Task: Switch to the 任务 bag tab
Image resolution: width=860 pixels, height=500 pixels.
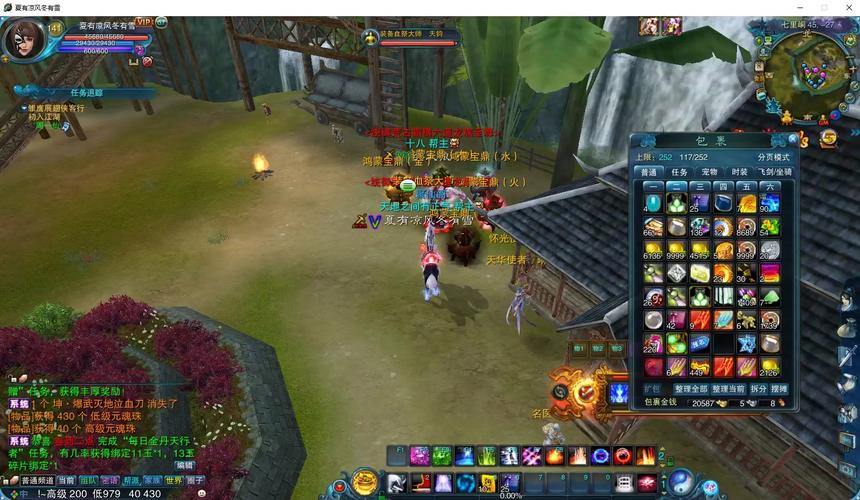Action: [x=679, y=172]
